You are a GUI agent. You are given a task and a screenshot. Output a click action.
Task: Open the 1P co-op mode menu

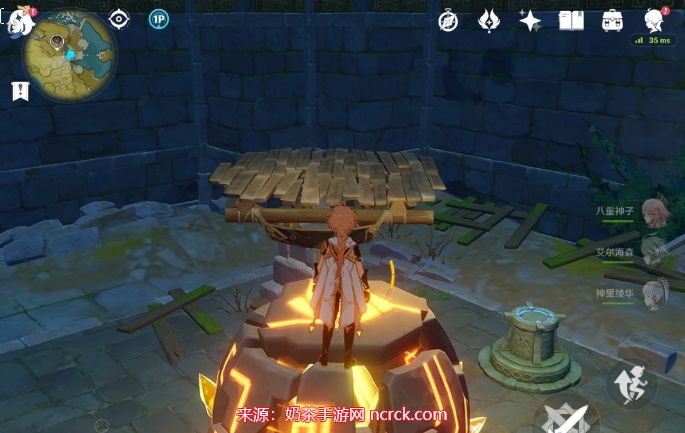point(158,19)
